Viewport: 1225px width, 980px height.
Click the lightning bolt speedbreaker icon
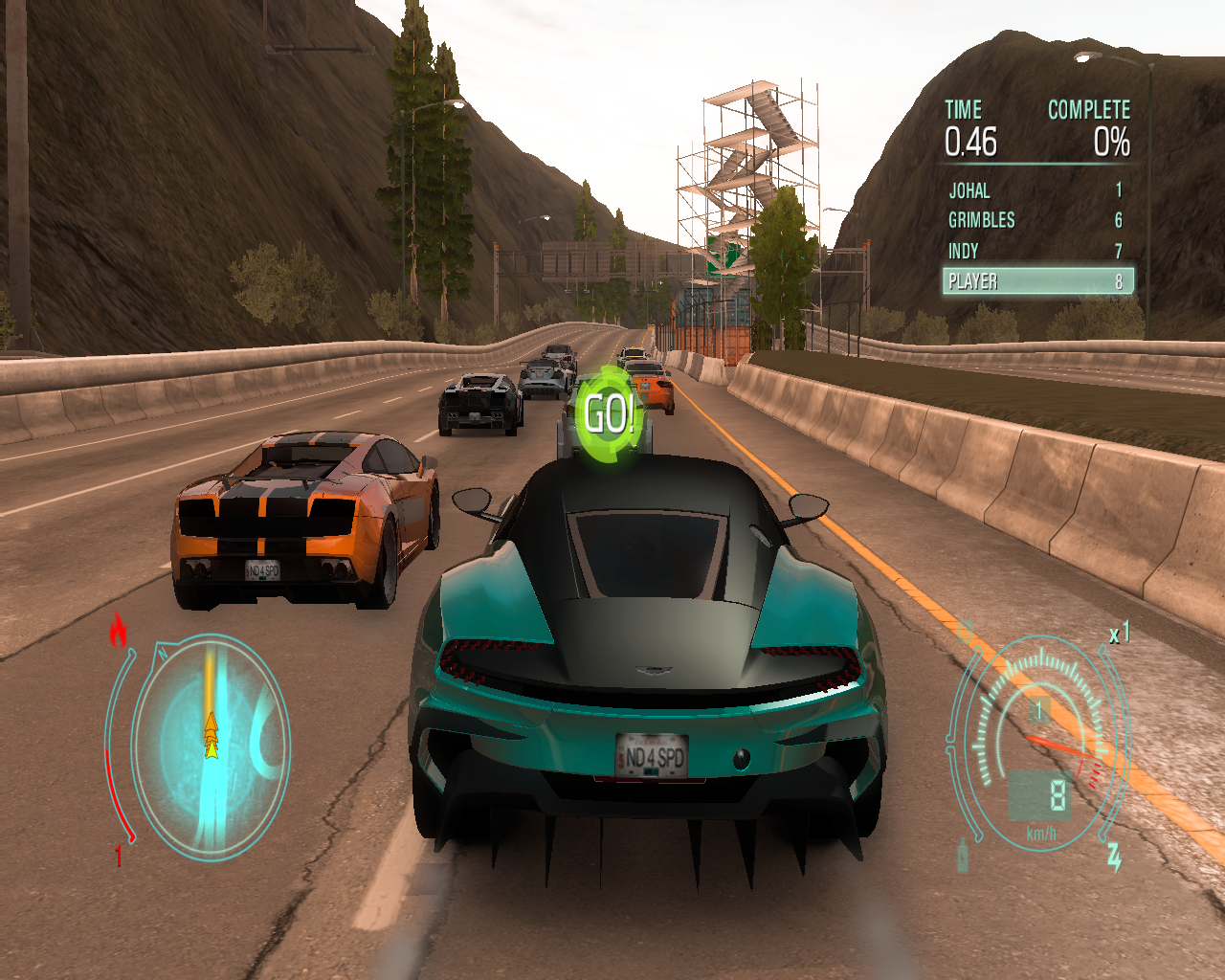(x=1114, y=856)
